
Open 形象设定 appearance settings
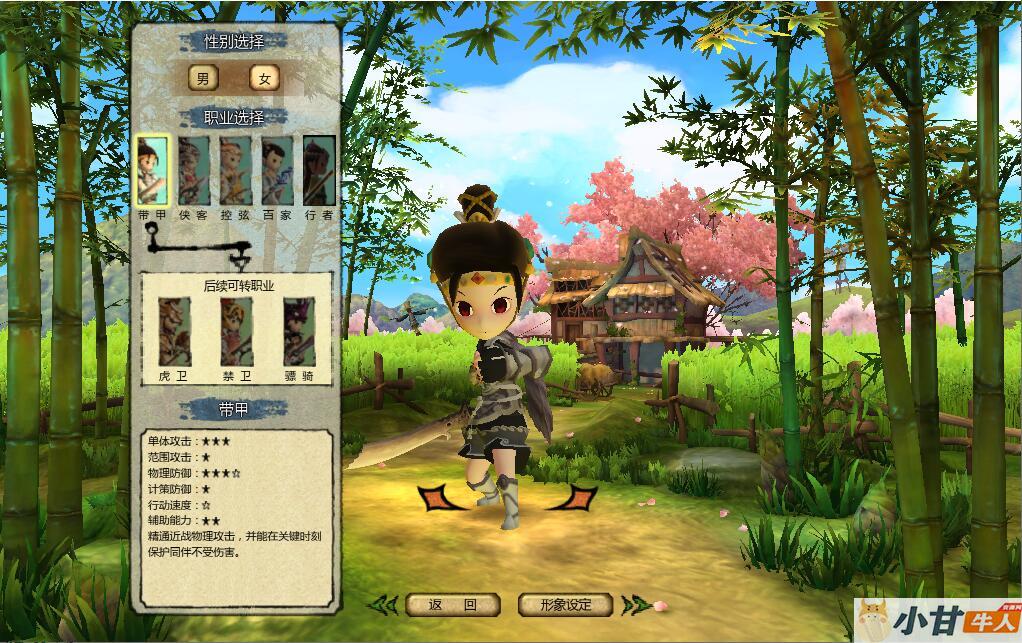pyautogui.click(x=565, y=604)
